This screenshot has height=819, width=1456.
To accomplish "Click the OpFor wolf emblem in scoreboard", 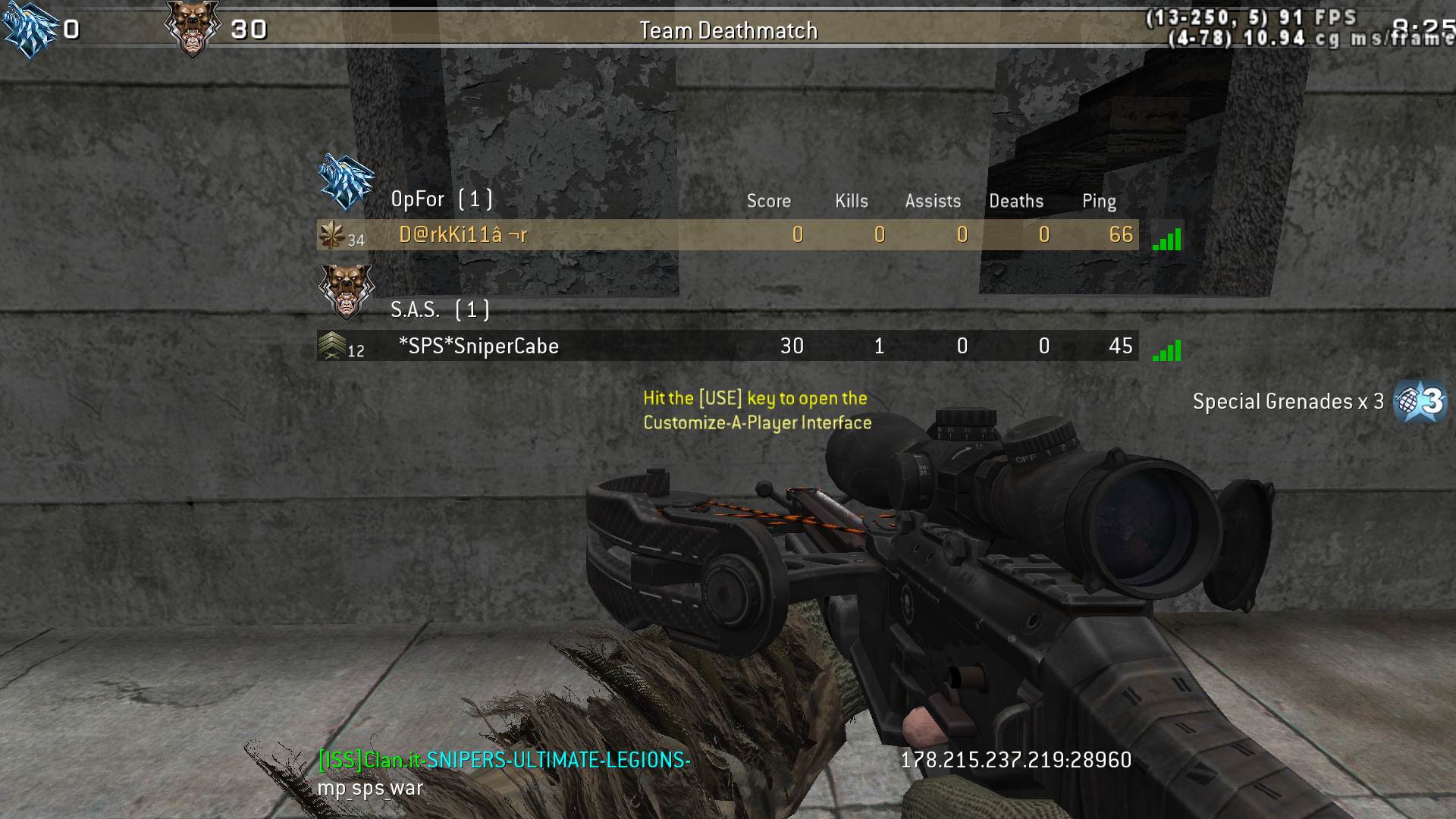I will click(347, 183).
